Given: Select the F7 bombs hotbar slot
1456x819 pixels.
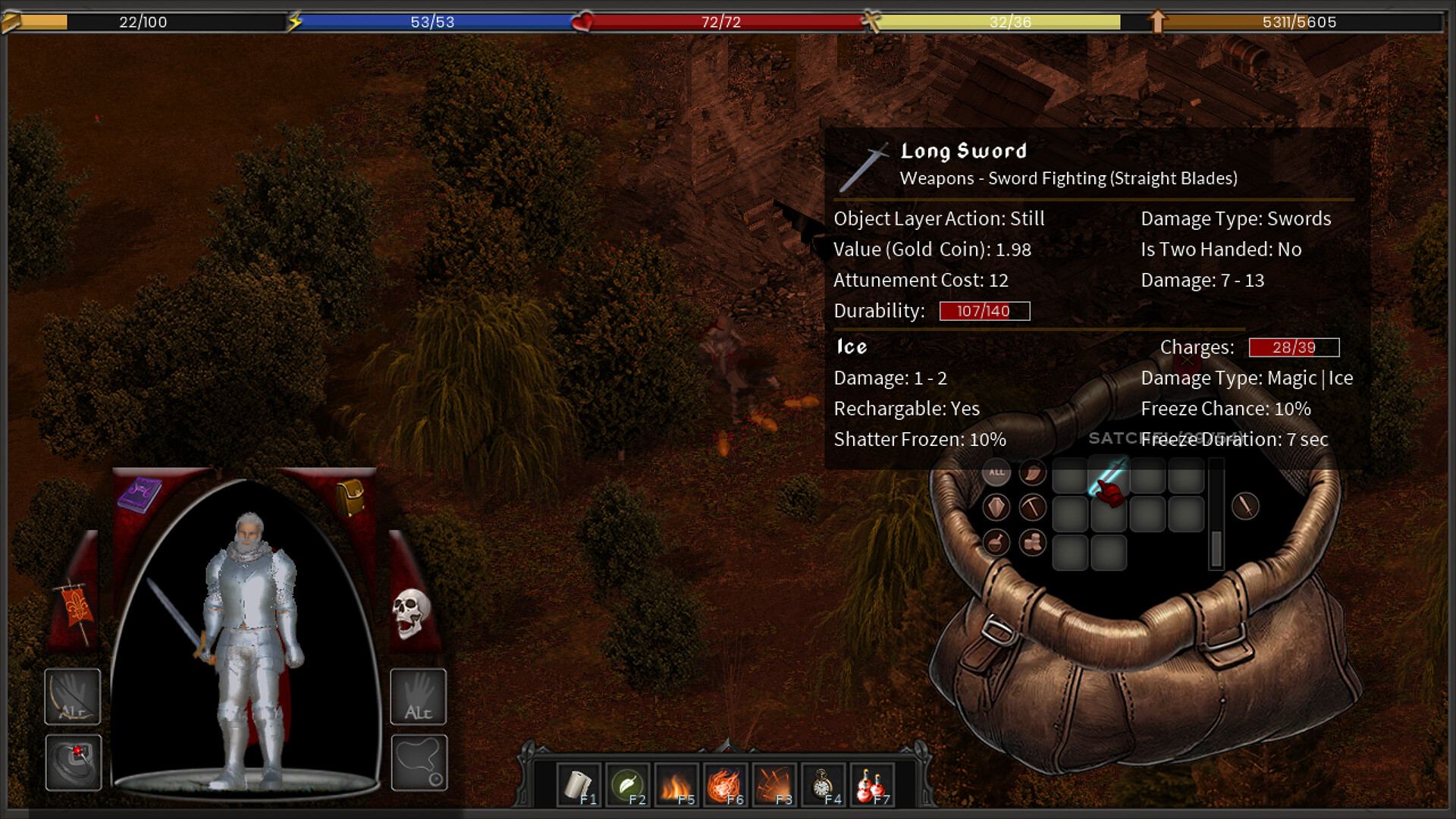Looking at the screenshot, I should (x=872, y=783).
